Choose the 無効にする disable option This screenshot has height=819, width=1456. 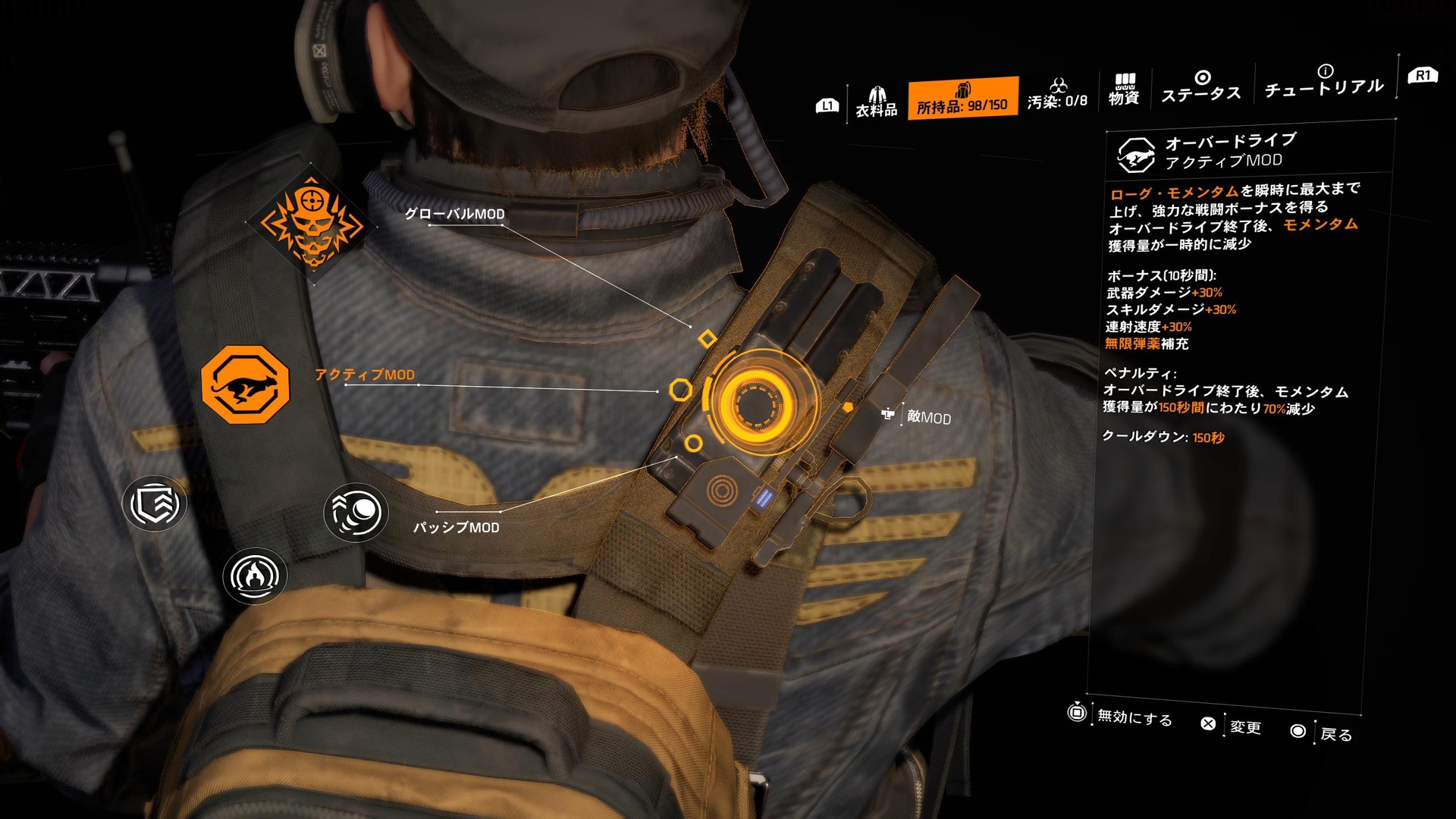pos(1134,717)
